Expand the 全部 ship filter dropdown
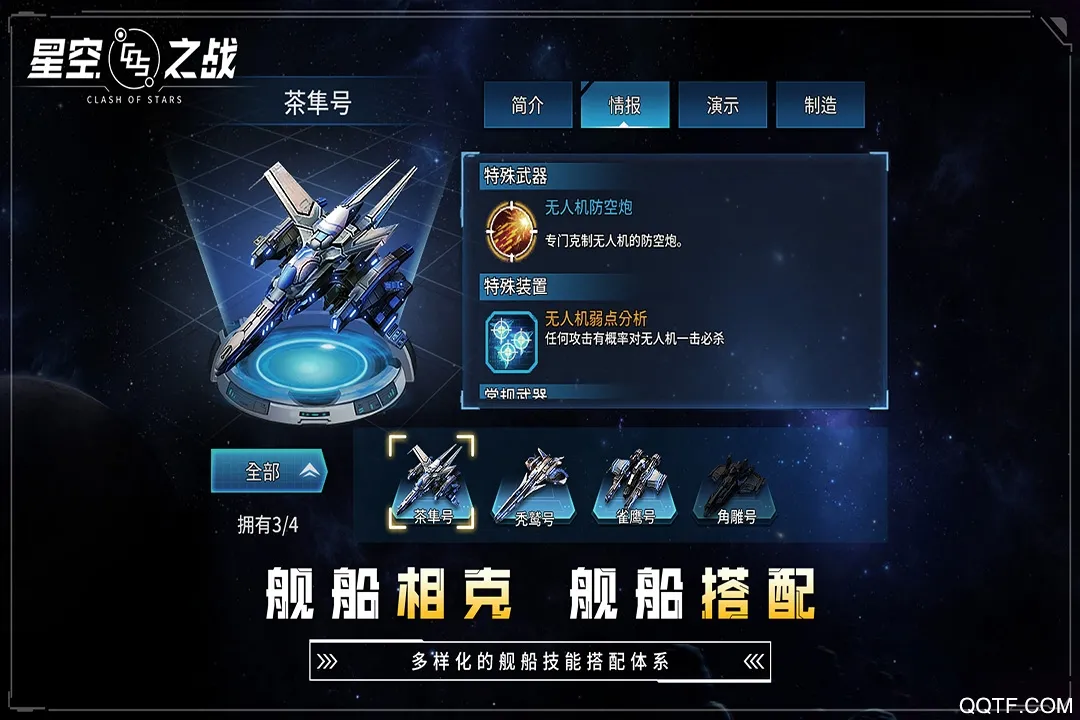 (x=269, y=471)
